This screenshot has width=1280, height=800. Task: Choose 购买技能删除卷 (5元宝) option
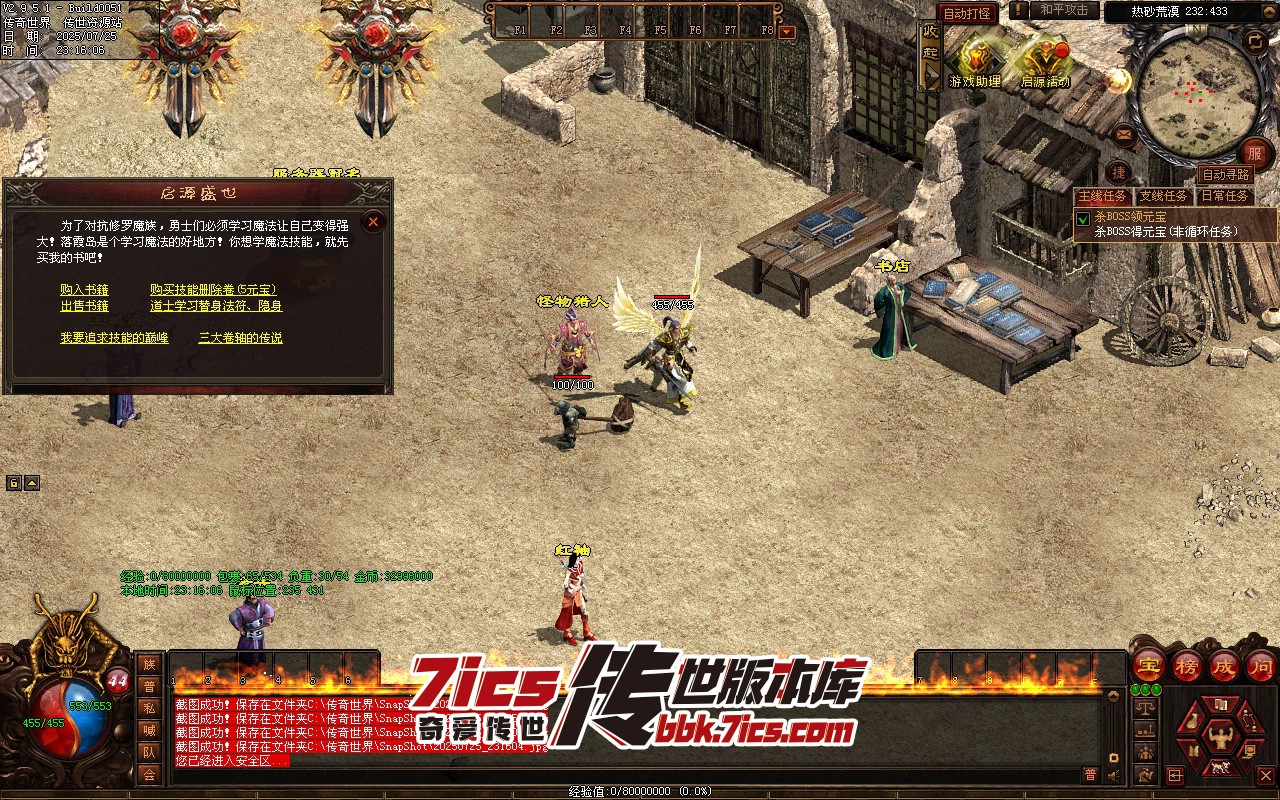coord(213,290)
